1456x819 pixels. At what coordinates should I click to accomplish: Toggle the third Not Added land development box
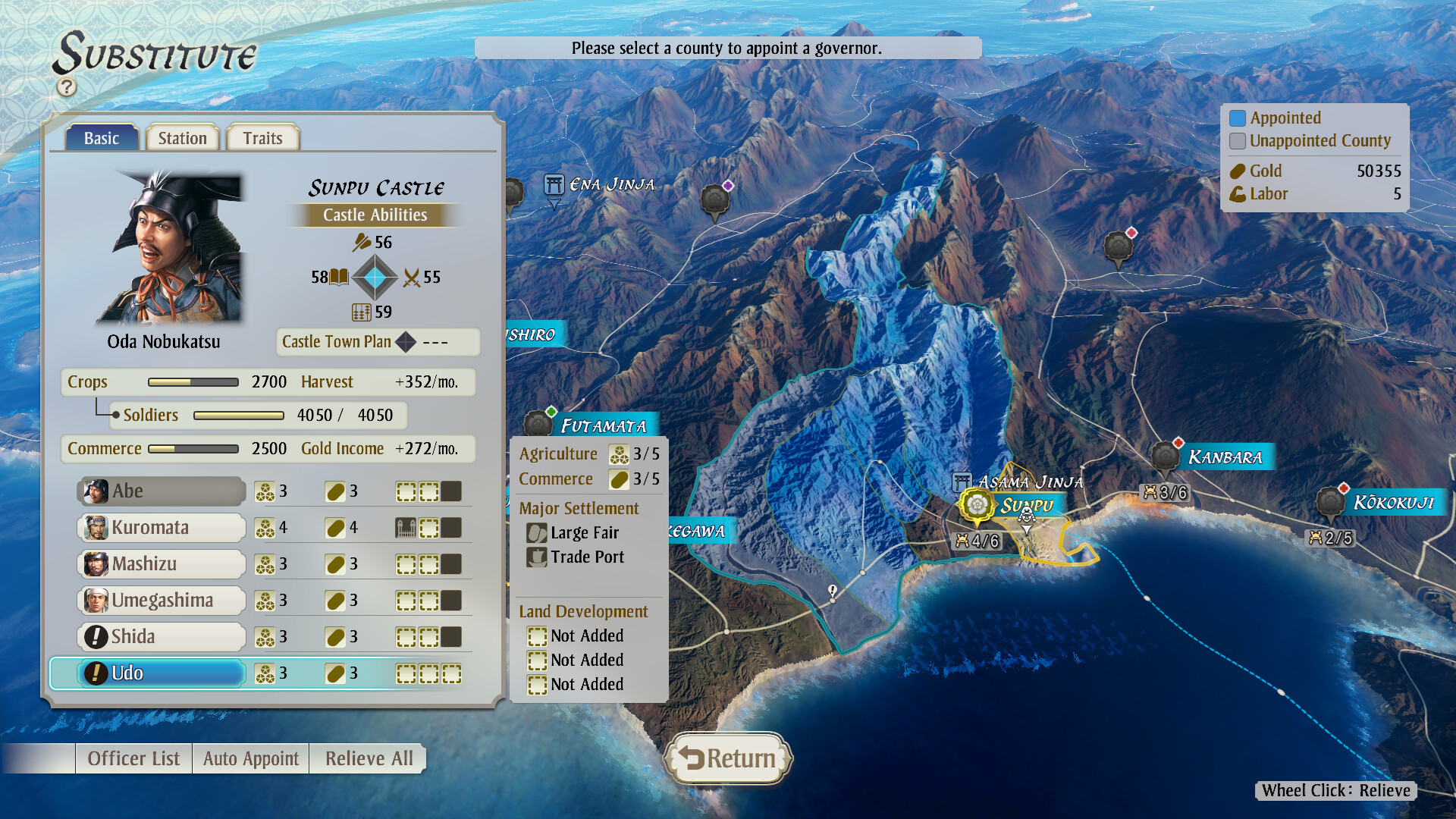click(x=538, y=685)
